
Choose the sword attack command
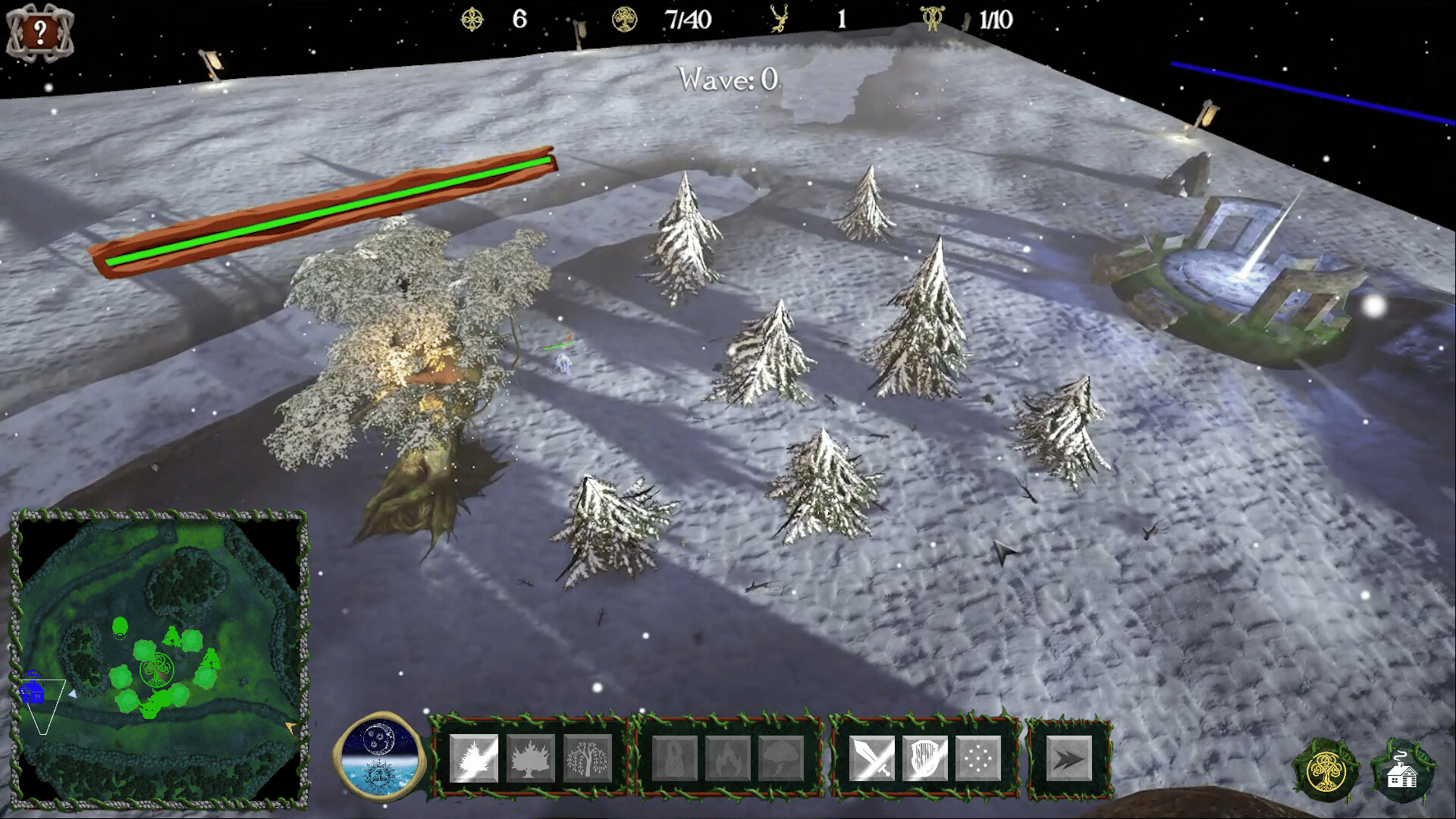pos(872,758)
